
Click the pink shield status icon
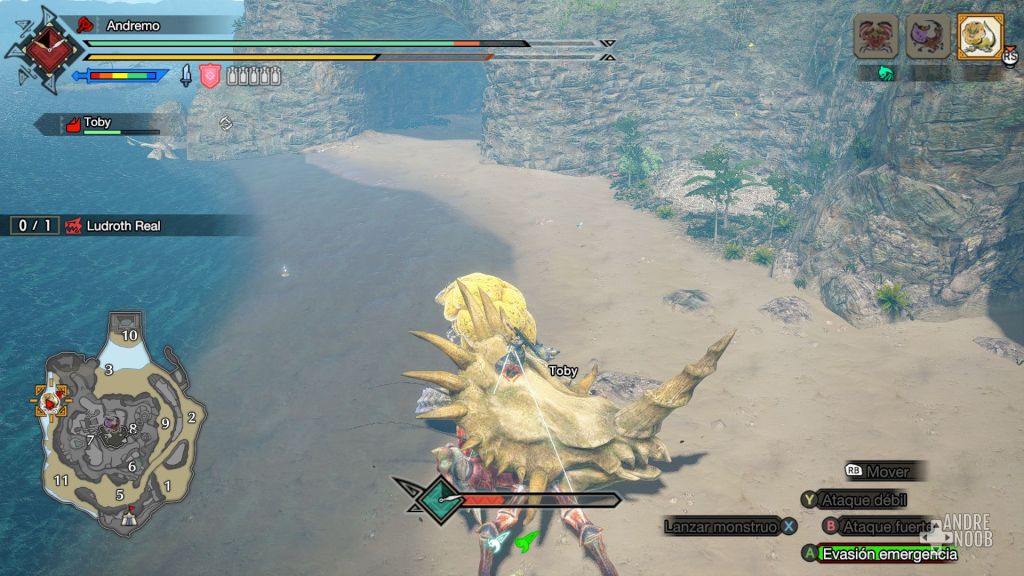click(x=209, y=75)
